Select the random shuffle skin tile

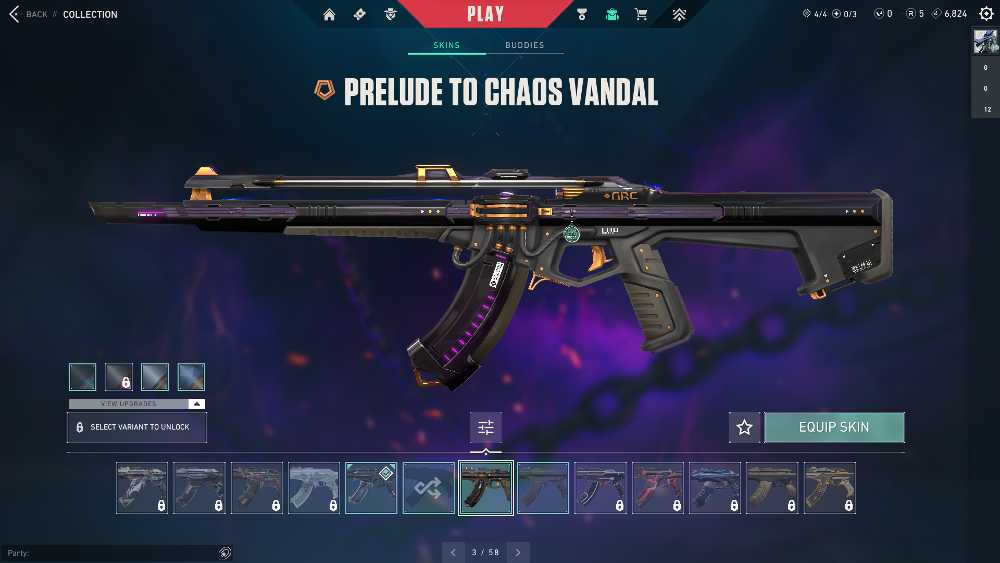pyautogui.click(x=428, y=487)
